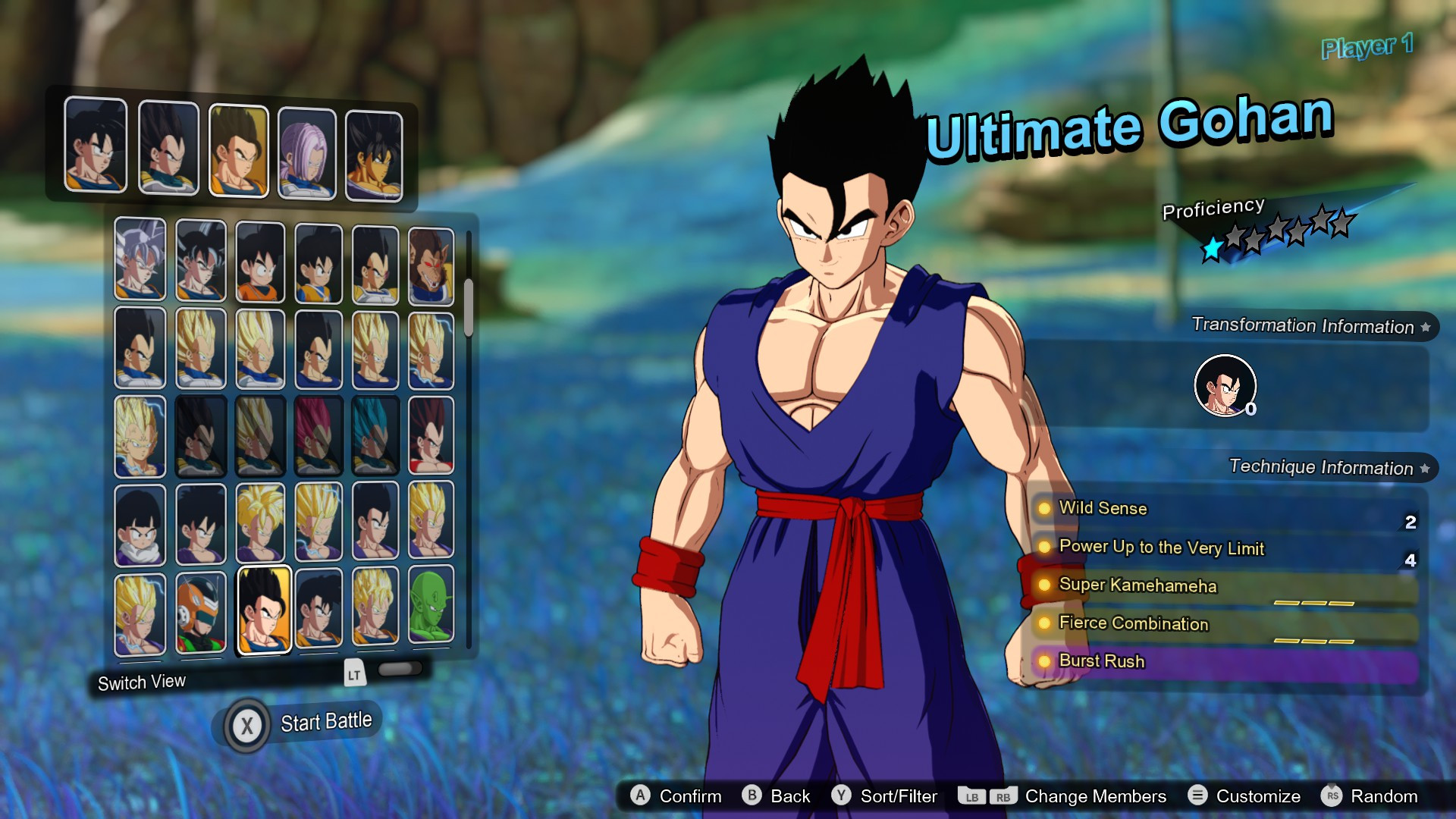Viewport: 1456px width, 819px height.
Task: Select the Great Ape Vegeta portrait
Action: [x=430, y=262]
